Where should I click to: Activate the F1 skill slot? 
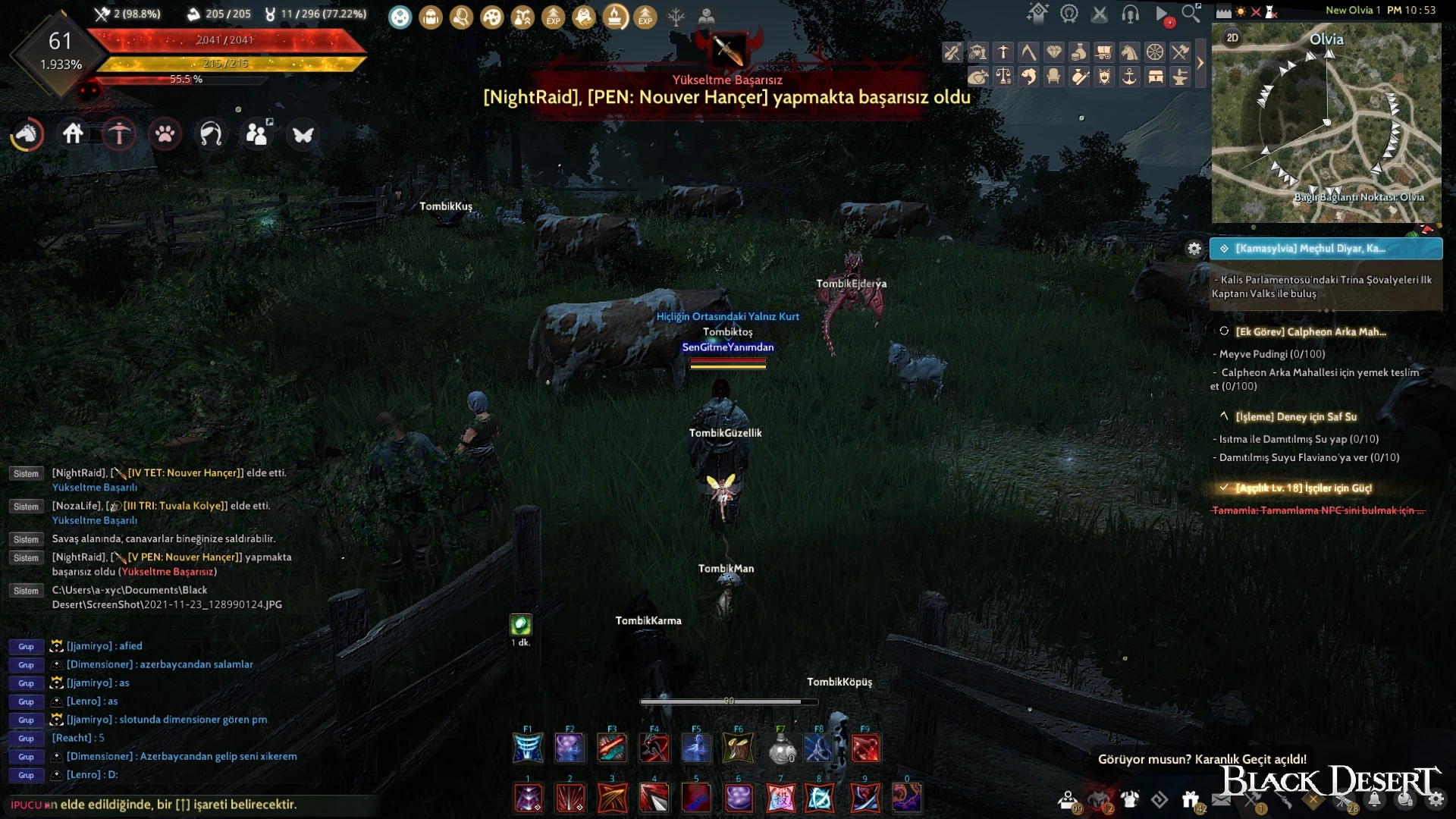528,749
